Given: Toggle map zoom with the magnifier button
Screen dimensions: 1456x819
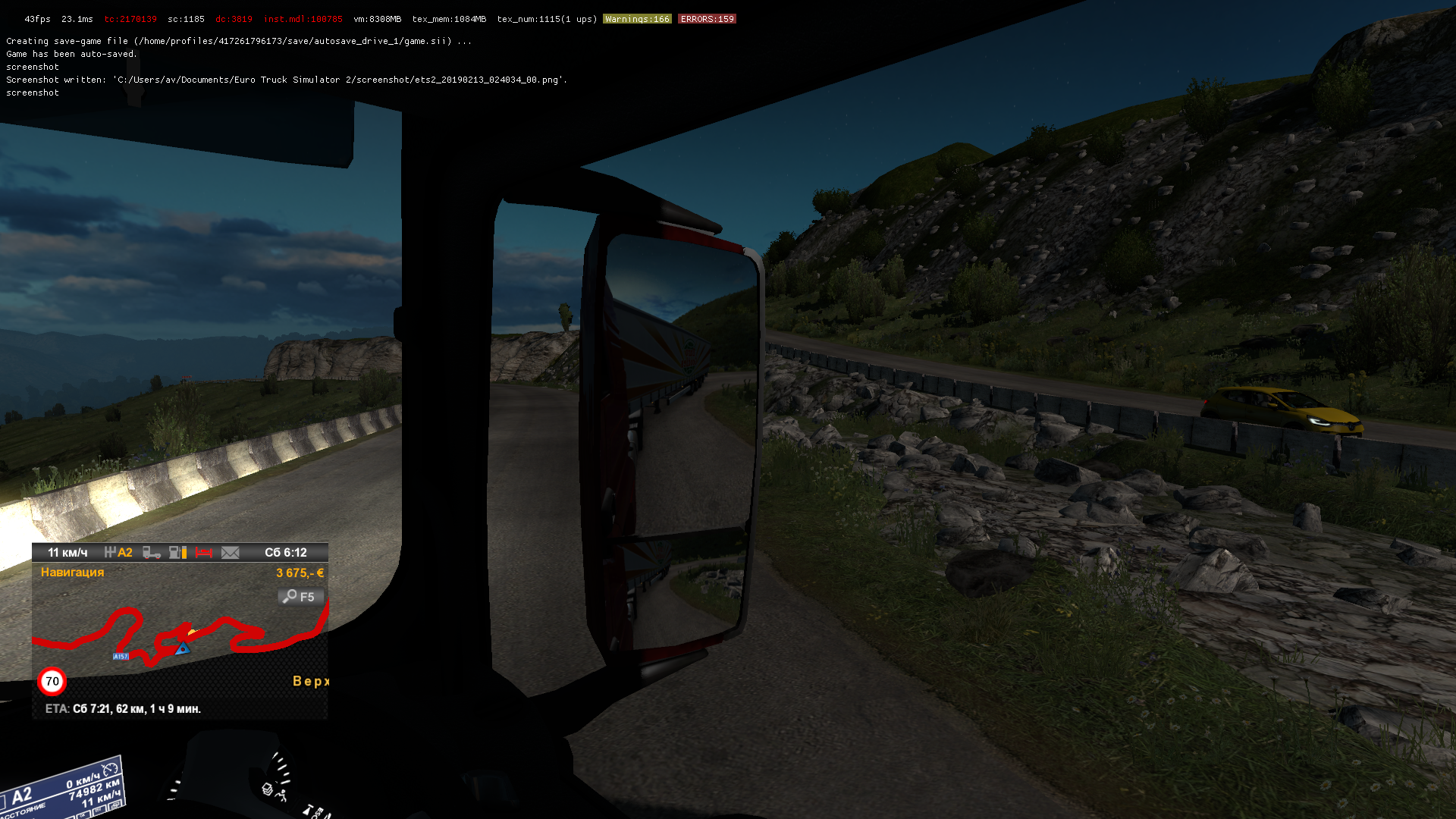Looking at the screenshot, I should [x=300, y=597].
